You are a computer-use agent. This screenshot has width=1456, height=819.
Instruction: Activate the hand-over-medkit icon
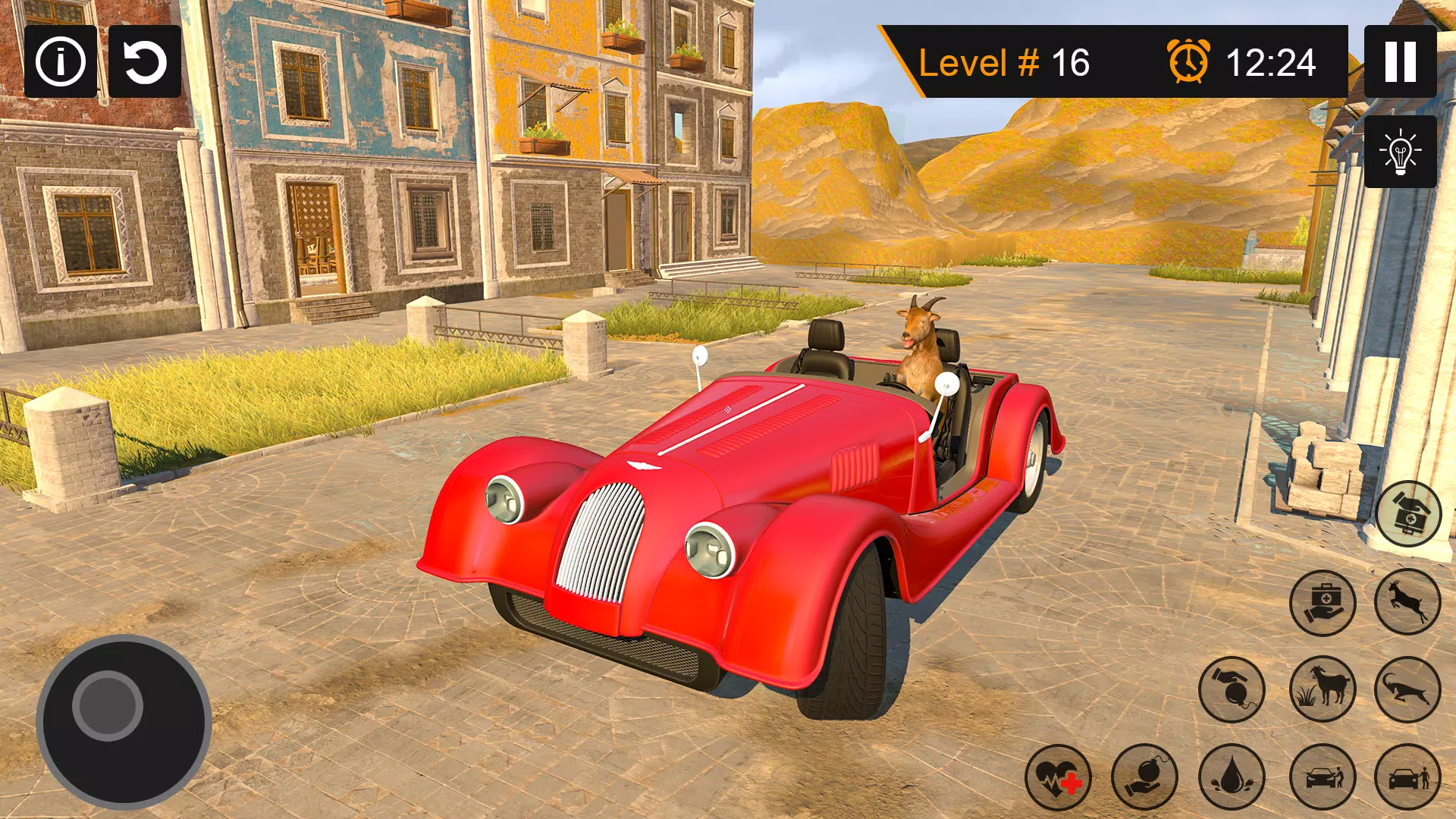(1408, 515)
